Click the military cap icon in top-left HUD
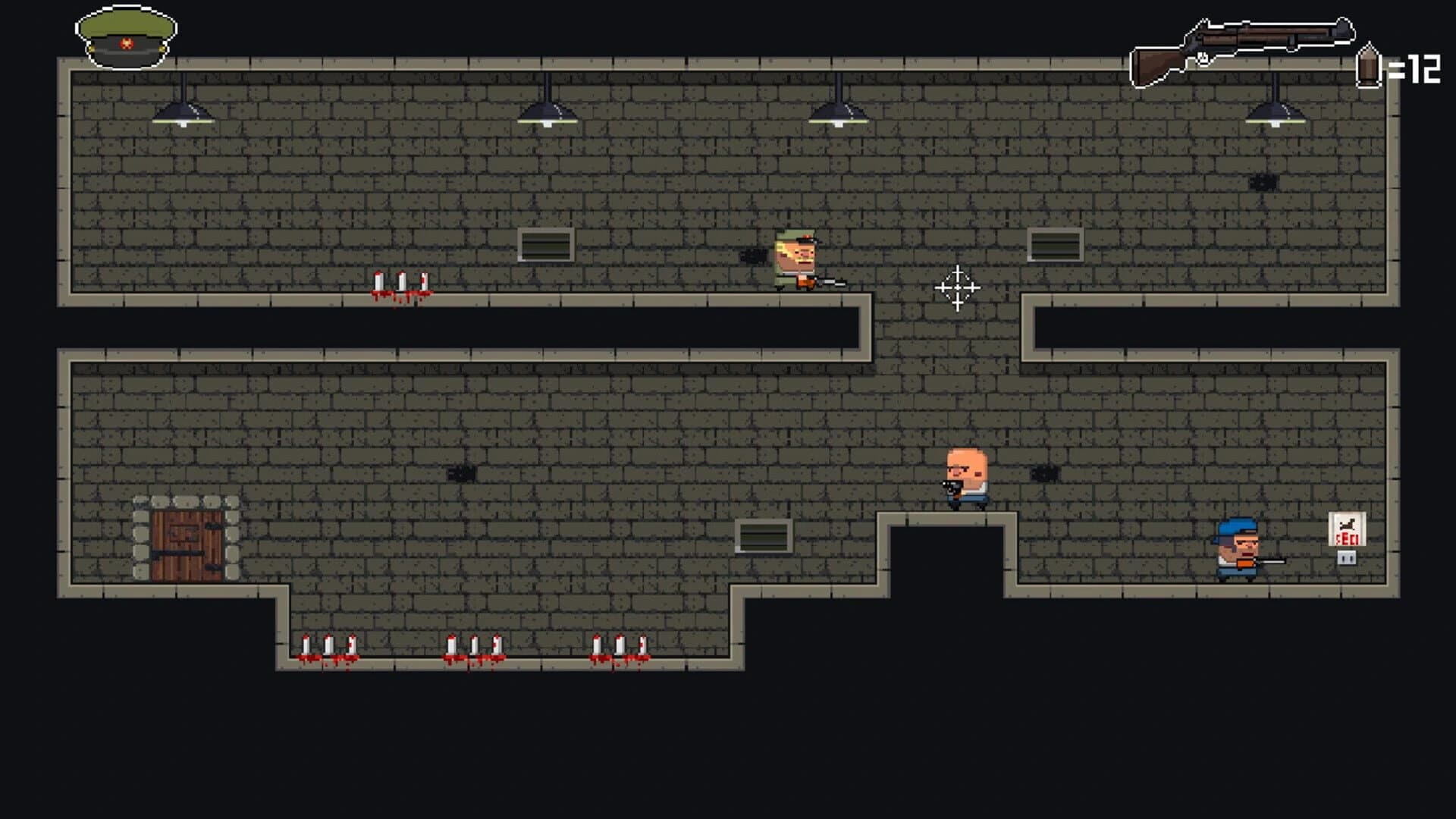This screenshot has width=1456, height=819. coord(125,34)
